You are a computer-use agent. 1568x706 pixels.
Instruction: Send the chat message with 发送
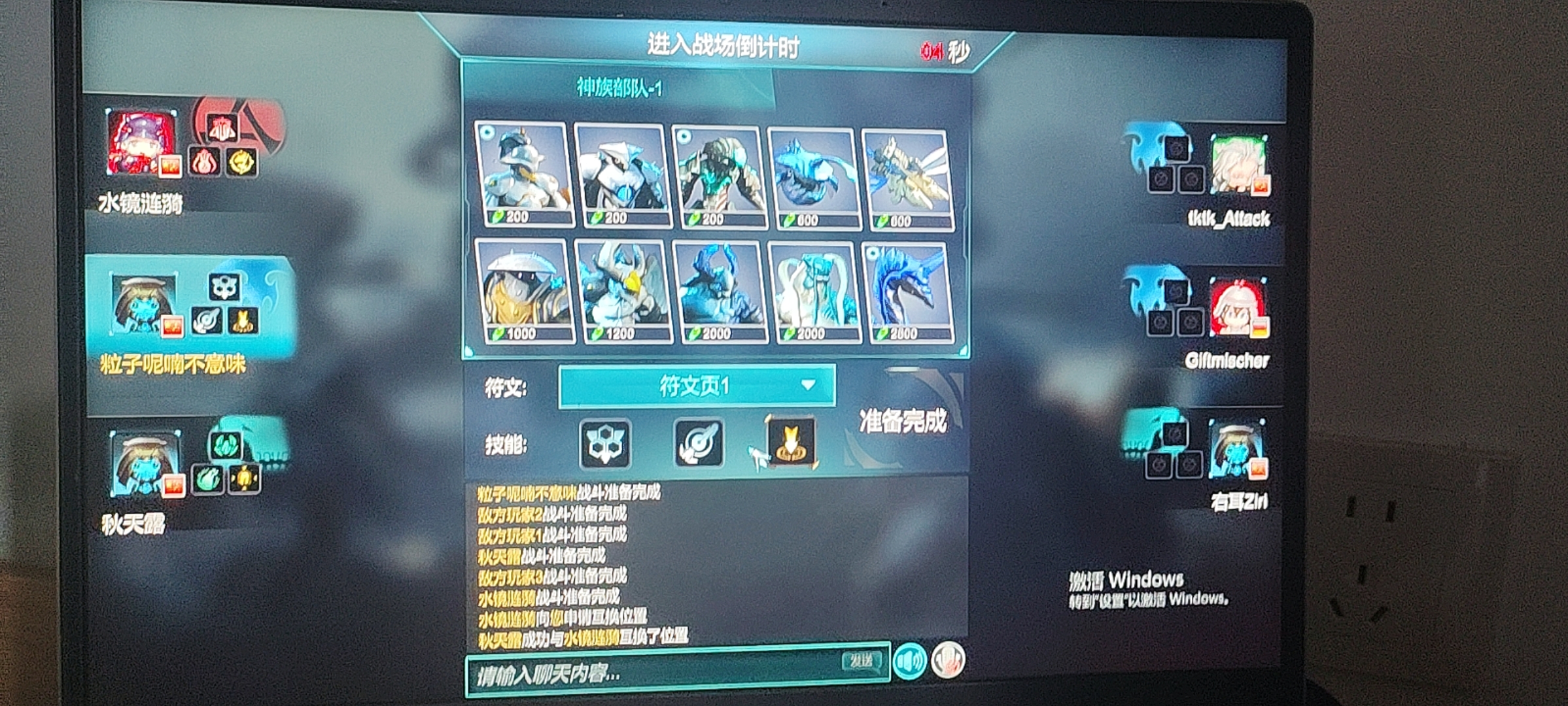coord(861,661)
